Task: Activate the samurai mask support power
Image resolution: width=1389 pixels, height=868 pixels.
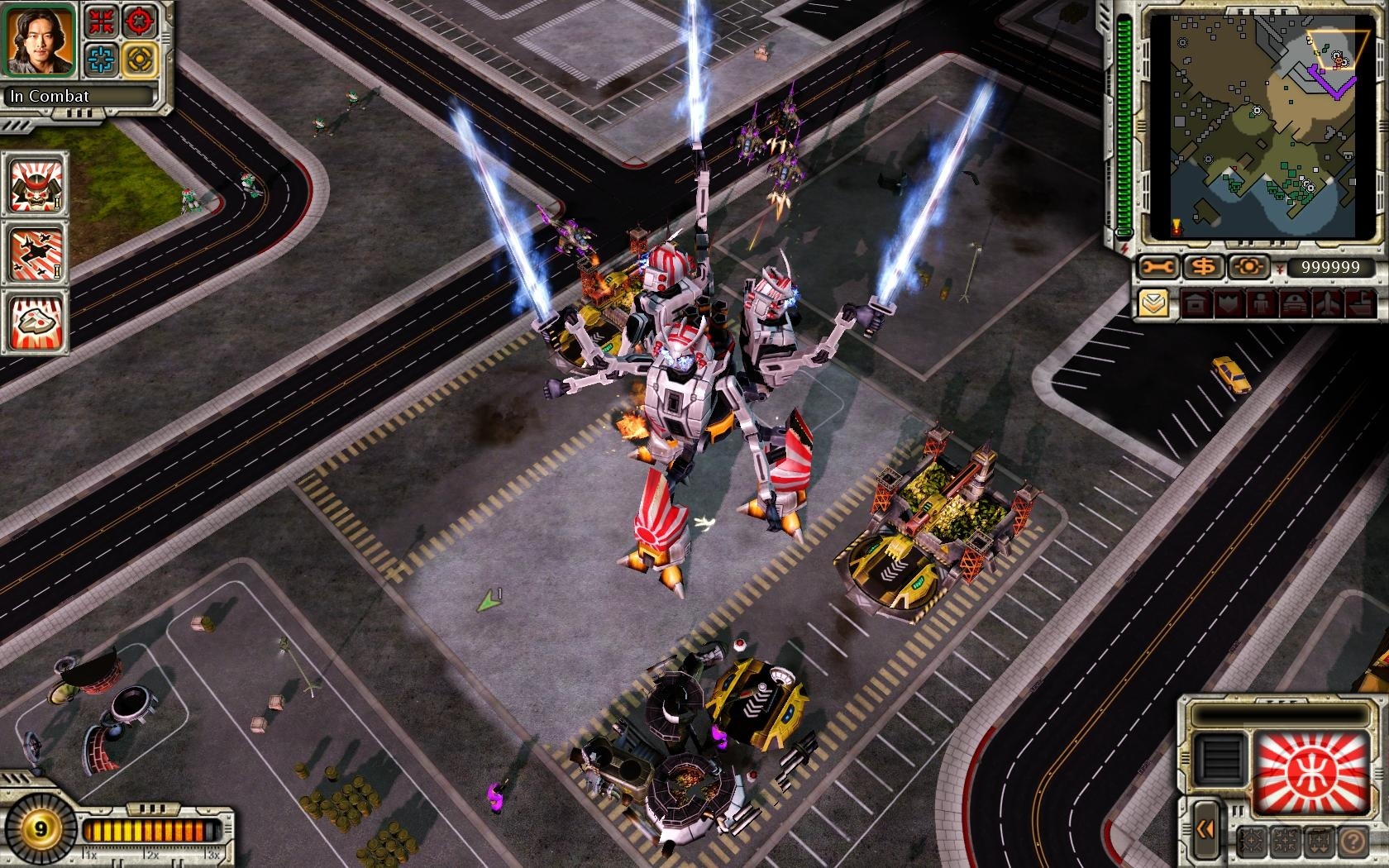Action: (x=36, y=184)
